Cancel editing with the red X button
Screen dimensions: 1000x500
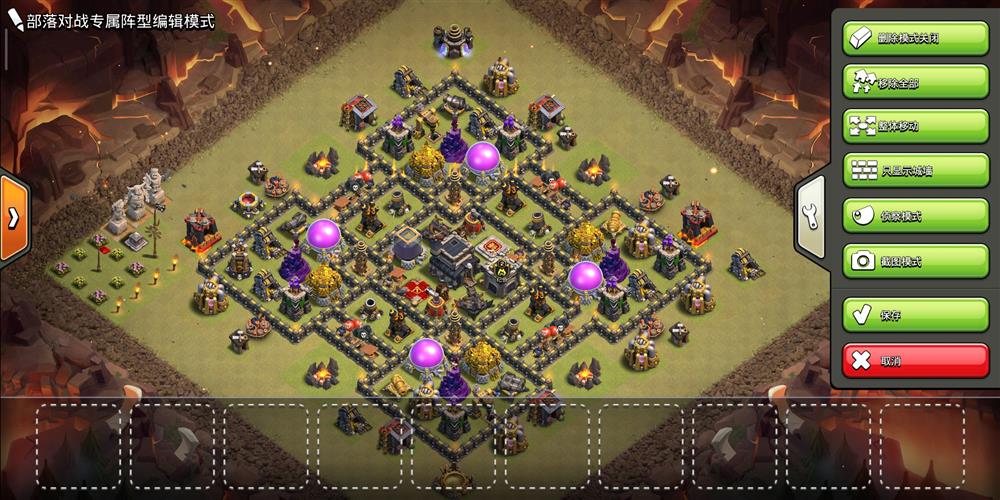901,359
